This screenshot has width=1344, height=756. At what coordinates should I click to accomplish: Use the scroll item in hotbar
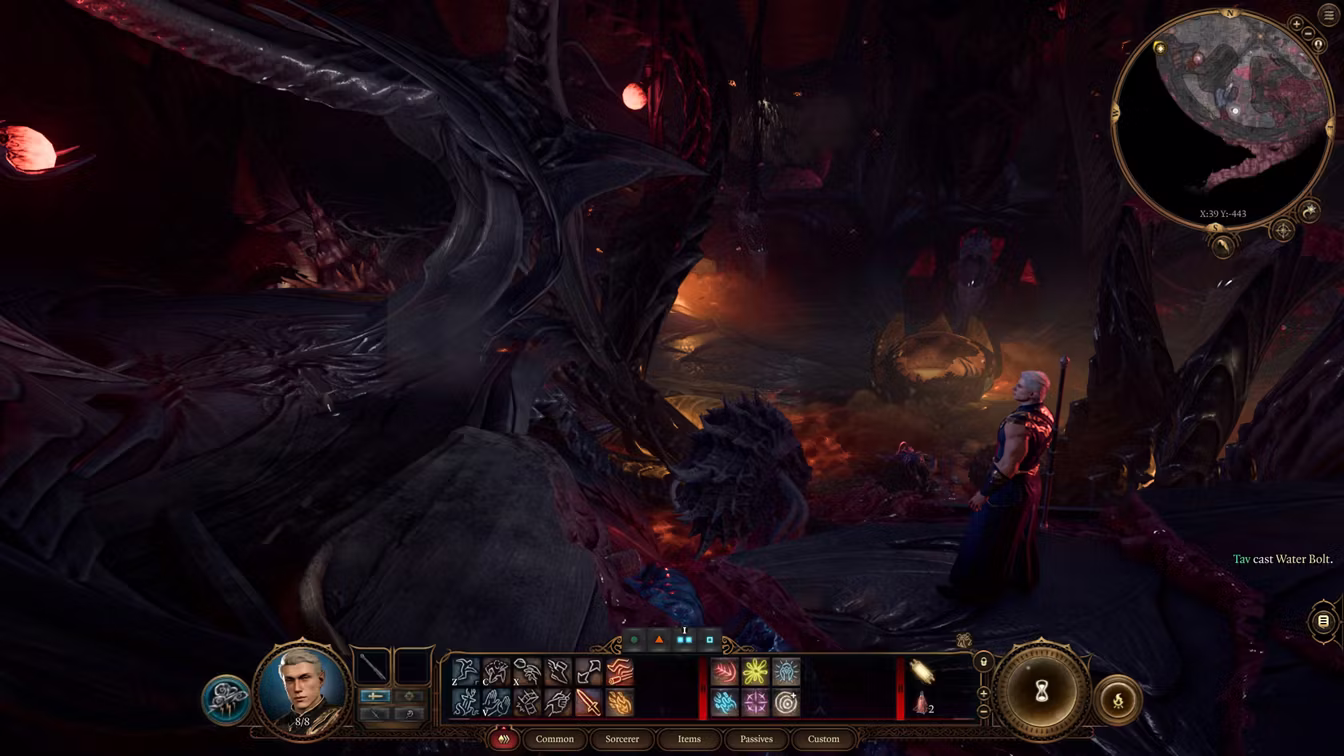(922, 671)
